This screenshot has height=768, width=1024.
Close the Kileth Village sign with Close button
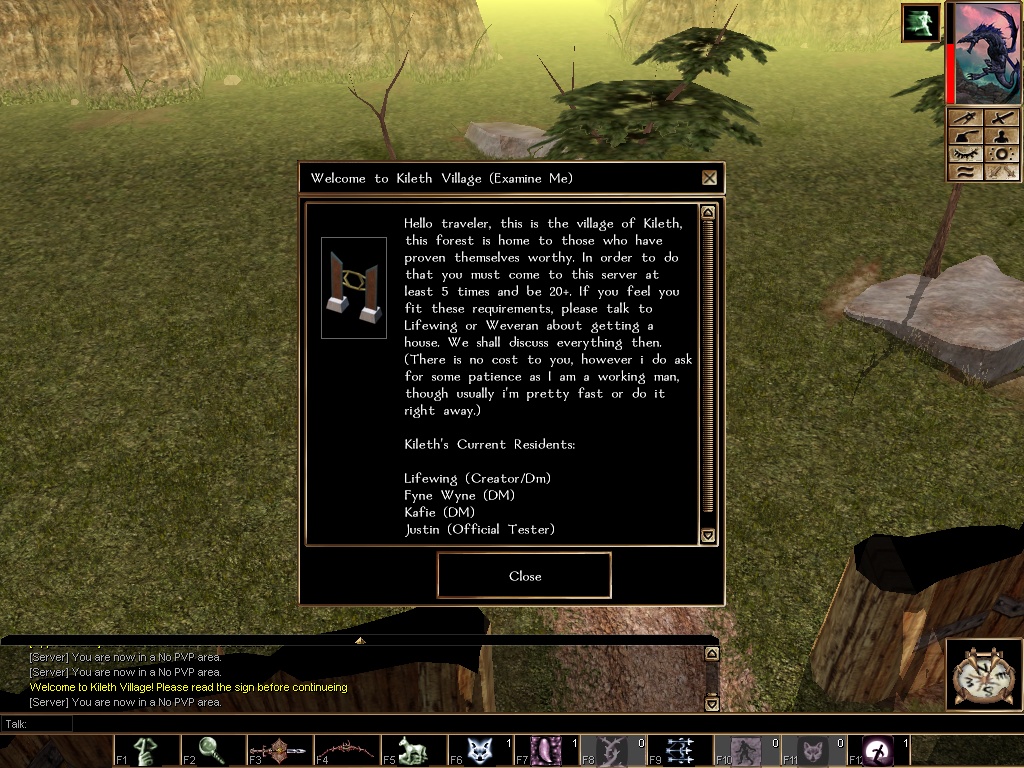[524, 576]
